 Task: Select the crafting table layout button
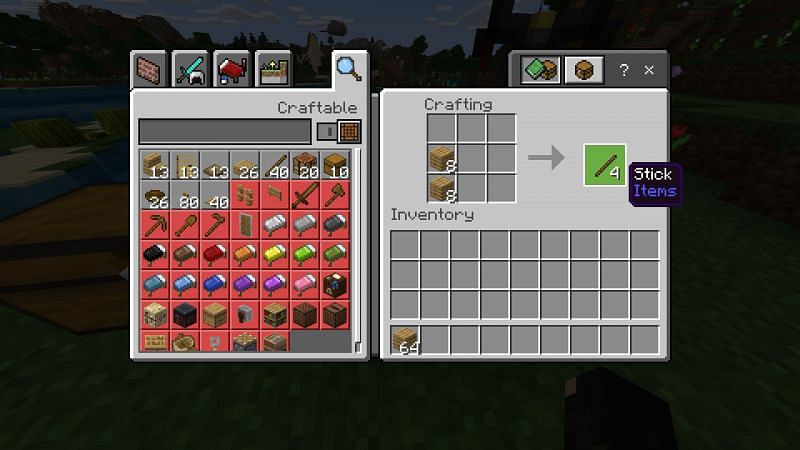[x=581, y=71]
